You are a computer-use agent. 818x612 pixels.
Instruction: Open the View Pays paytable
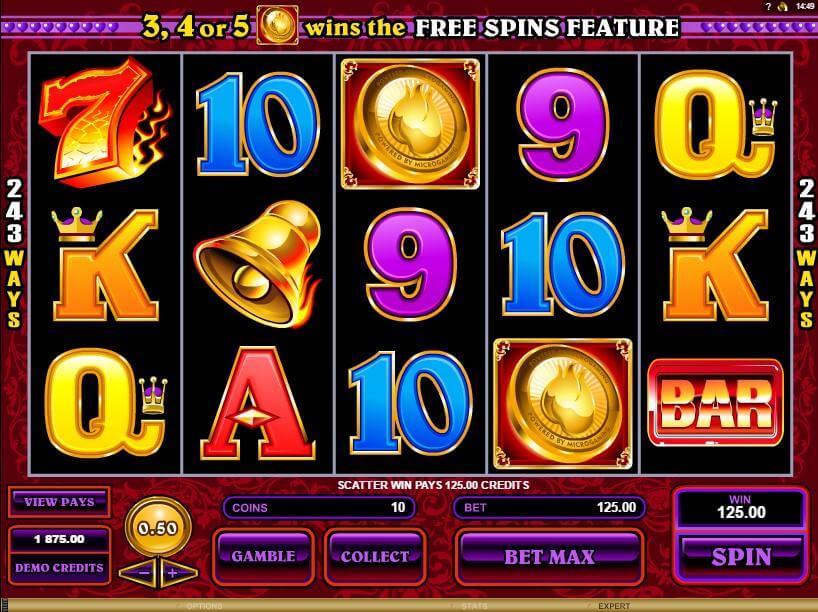pyautogui.click(x=58, y=503)
